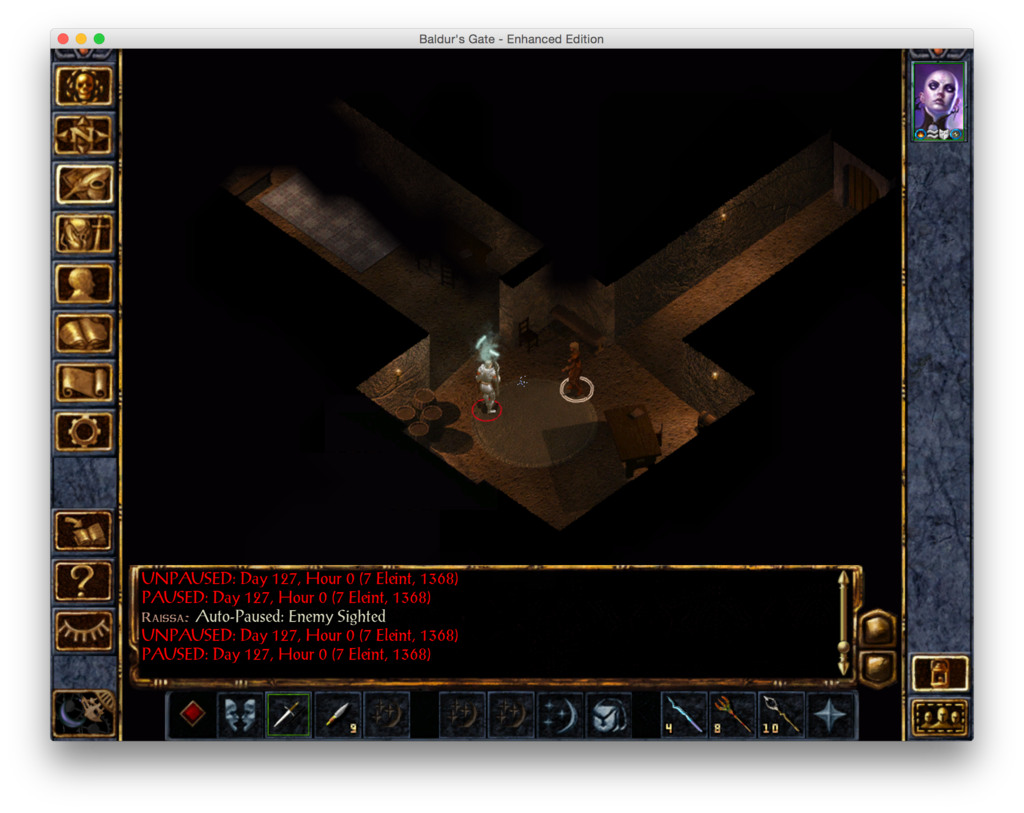Use the trident item with 8 charges

(733, 715)
